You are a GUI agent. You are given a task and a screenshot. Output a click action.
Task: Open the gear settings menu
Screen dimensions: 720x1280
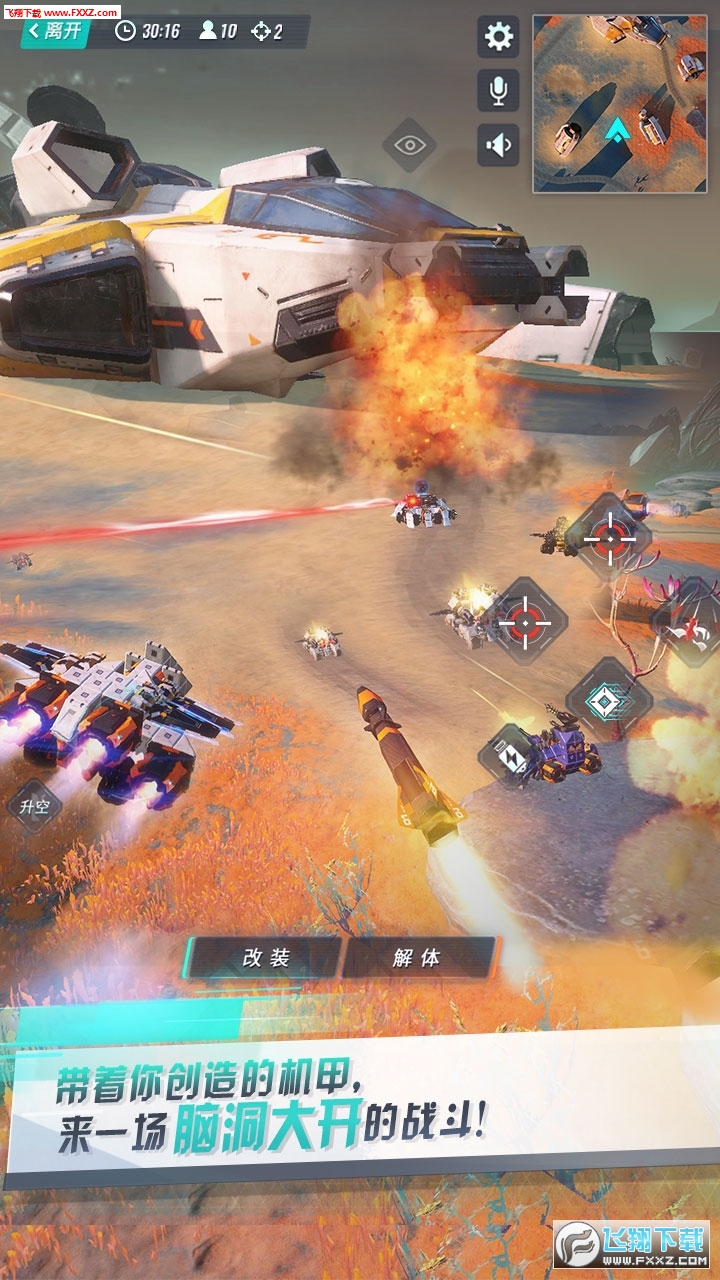498,37
